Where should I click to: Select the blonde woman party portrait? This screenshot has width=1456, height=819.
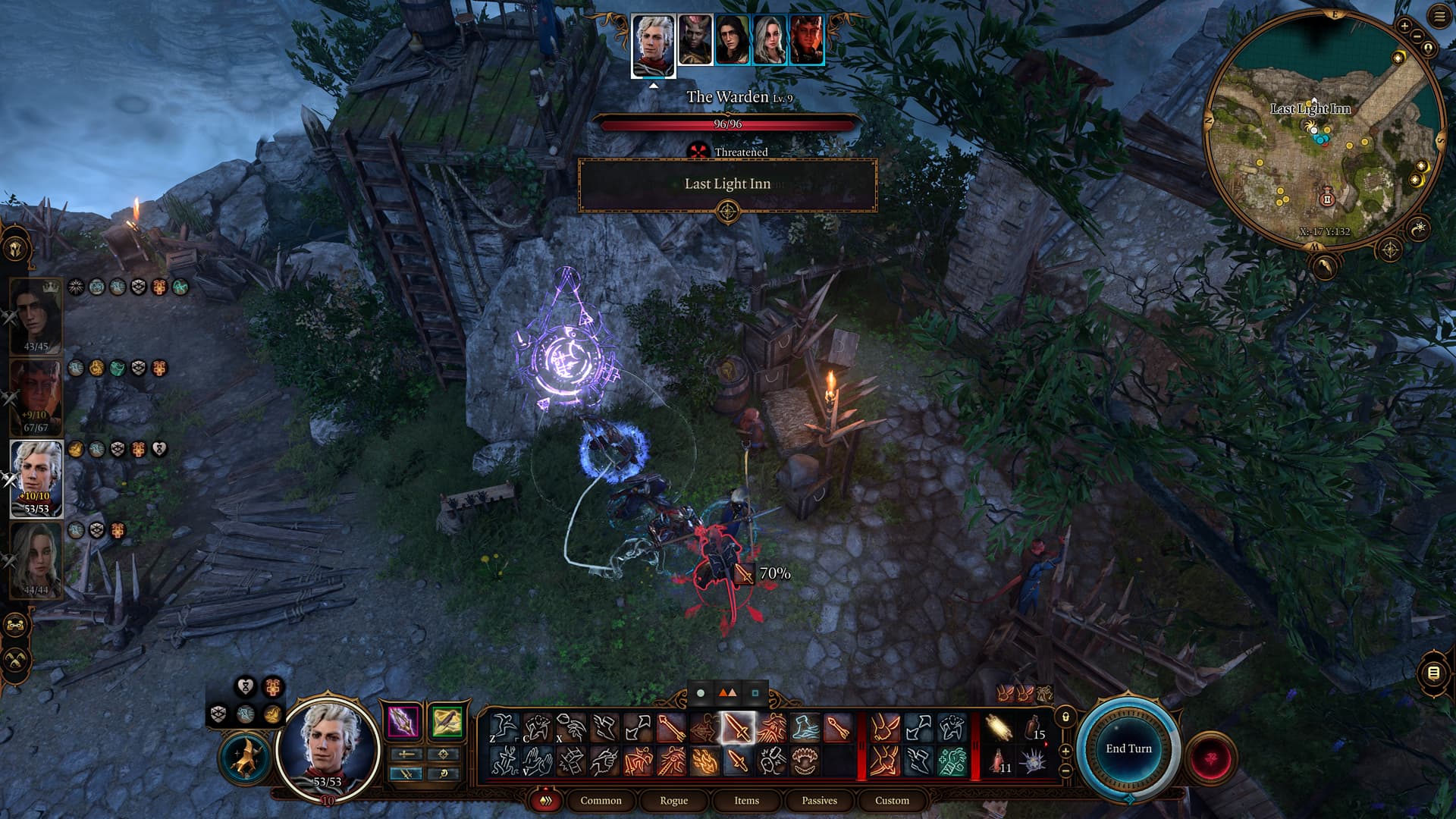[36, 560]
